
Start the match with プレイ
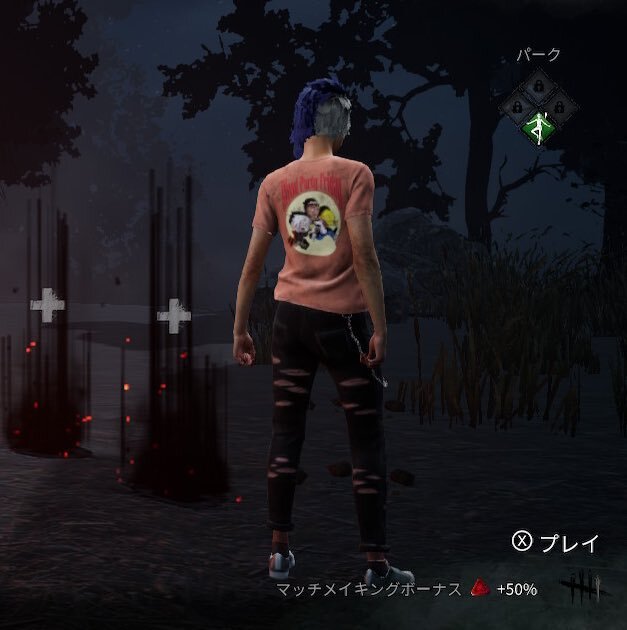[556, 543]
